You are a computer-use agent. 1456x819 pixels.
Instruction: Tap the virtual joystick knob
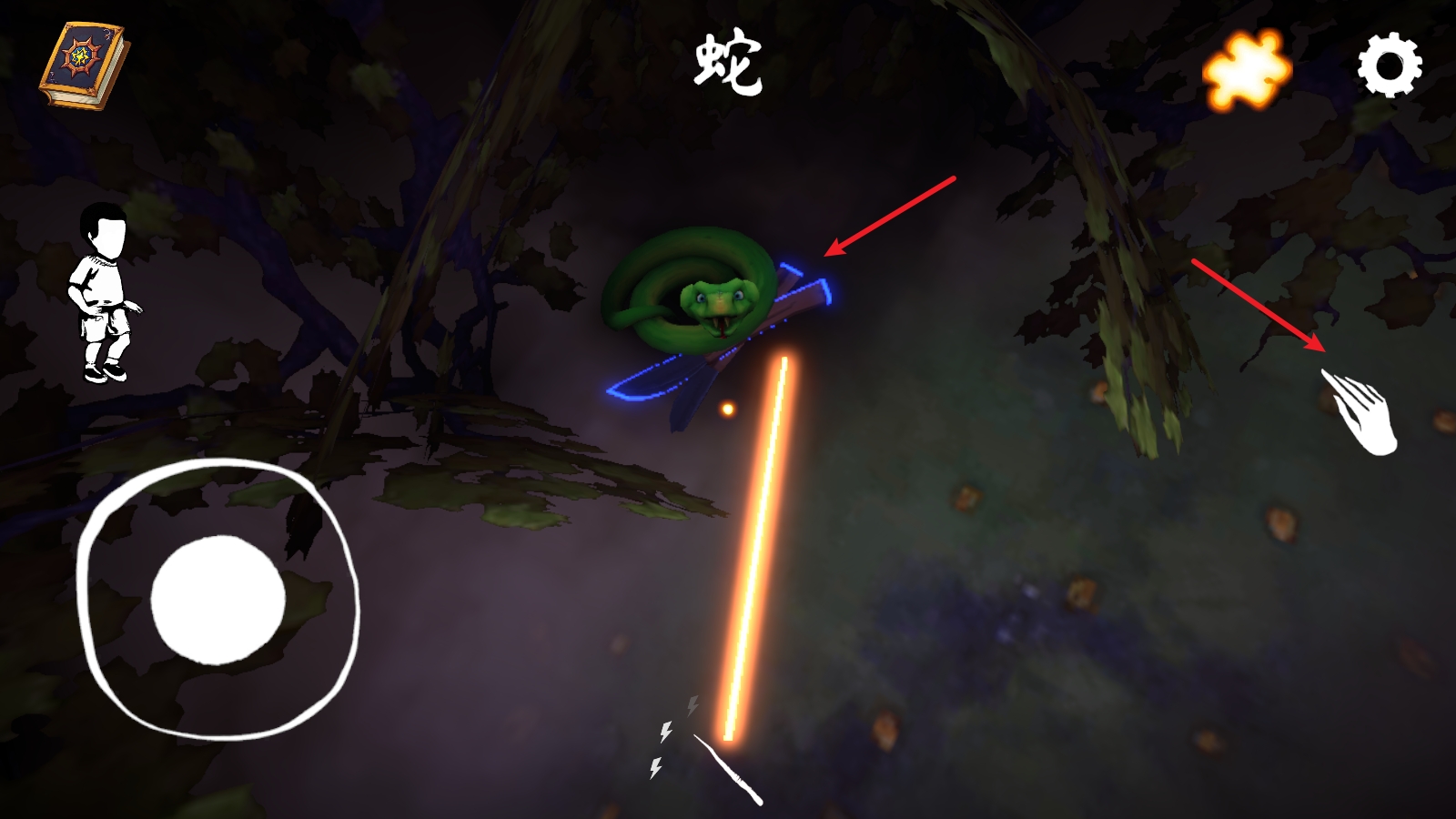[217, 600]
